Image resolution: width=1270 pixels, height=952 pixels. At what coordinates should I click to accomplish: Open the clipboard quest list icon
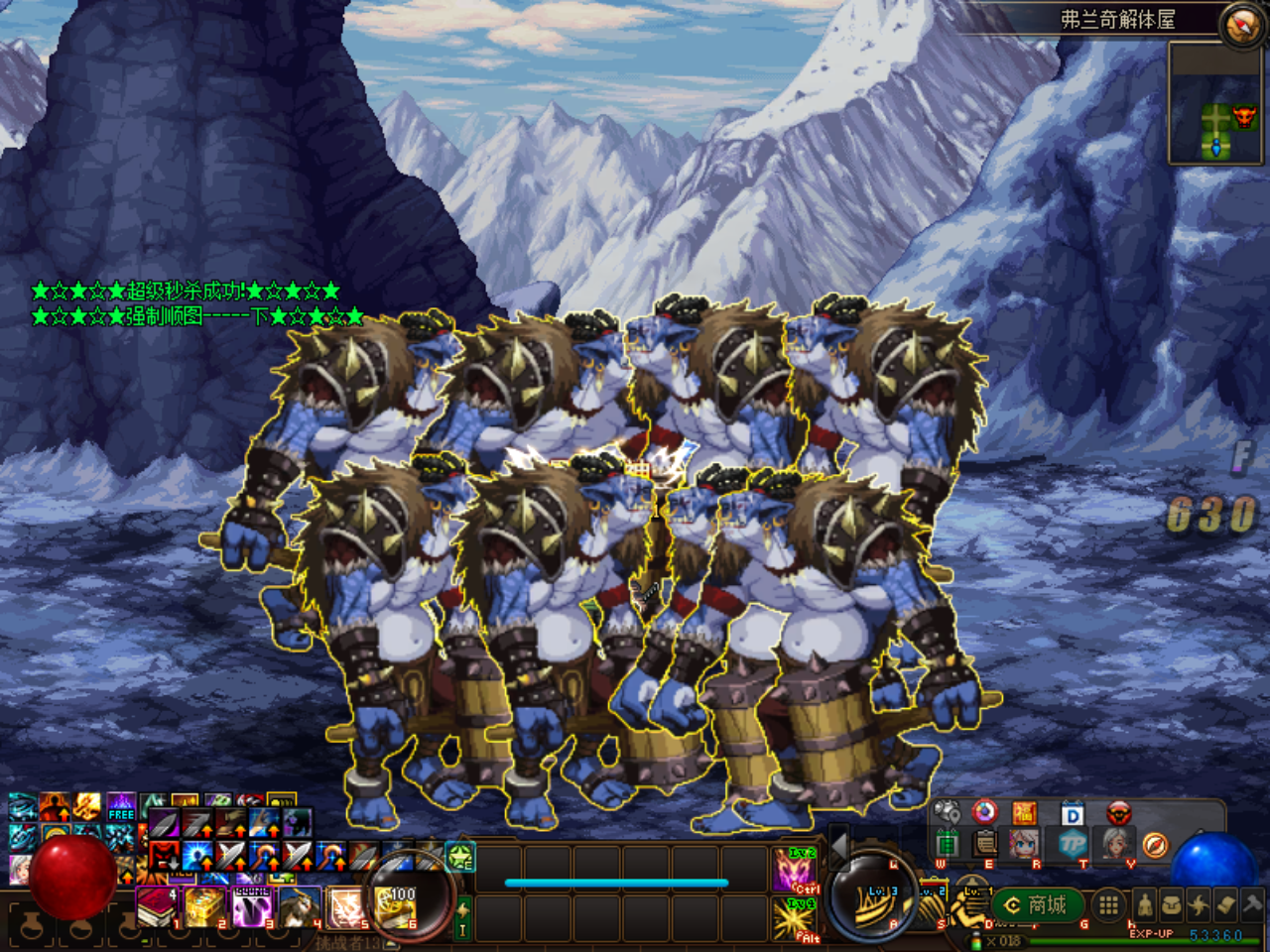[x=985, y=844]
